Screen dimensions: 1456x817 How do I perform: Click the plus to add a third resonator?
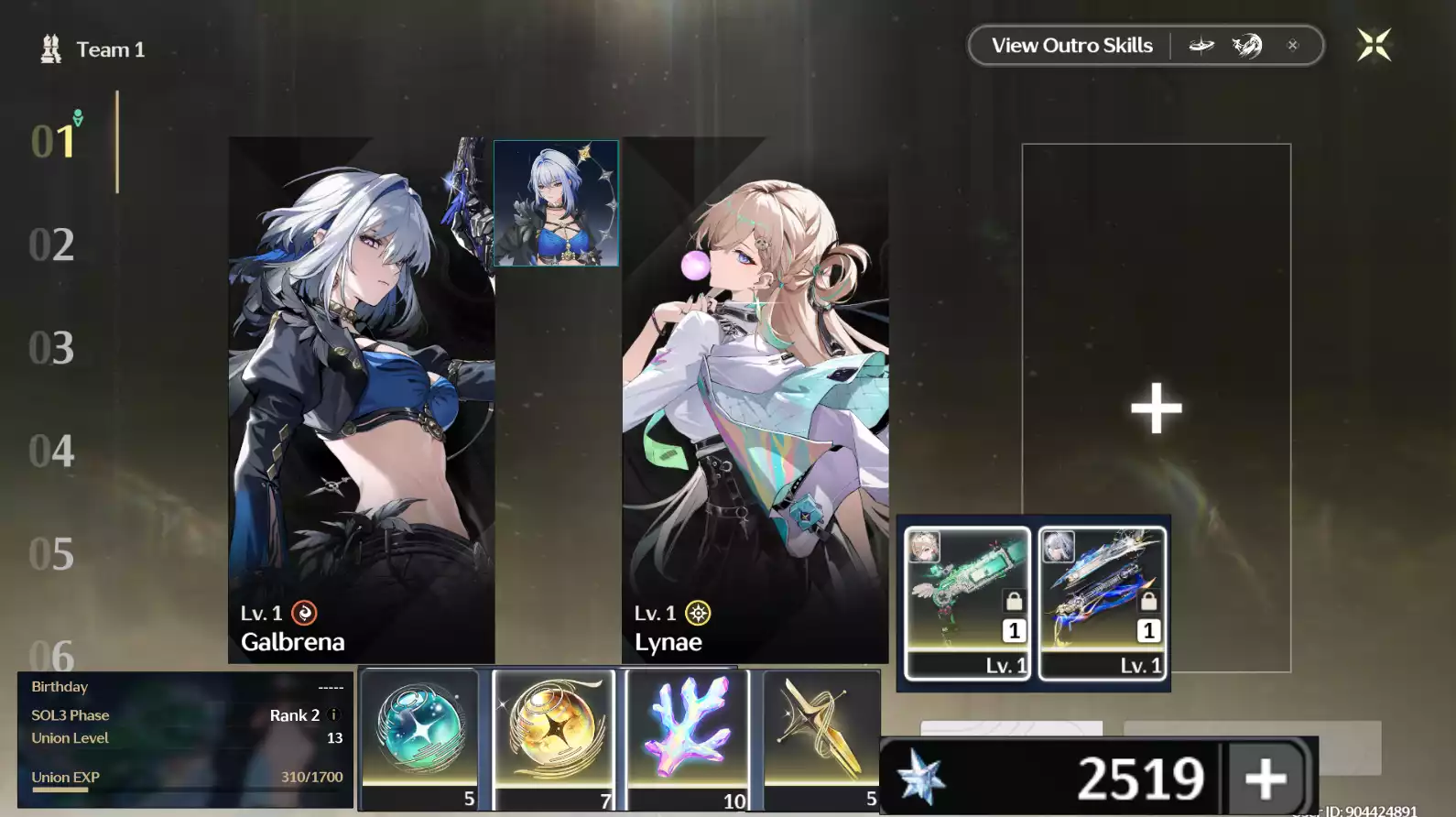tap(1156, 406)
